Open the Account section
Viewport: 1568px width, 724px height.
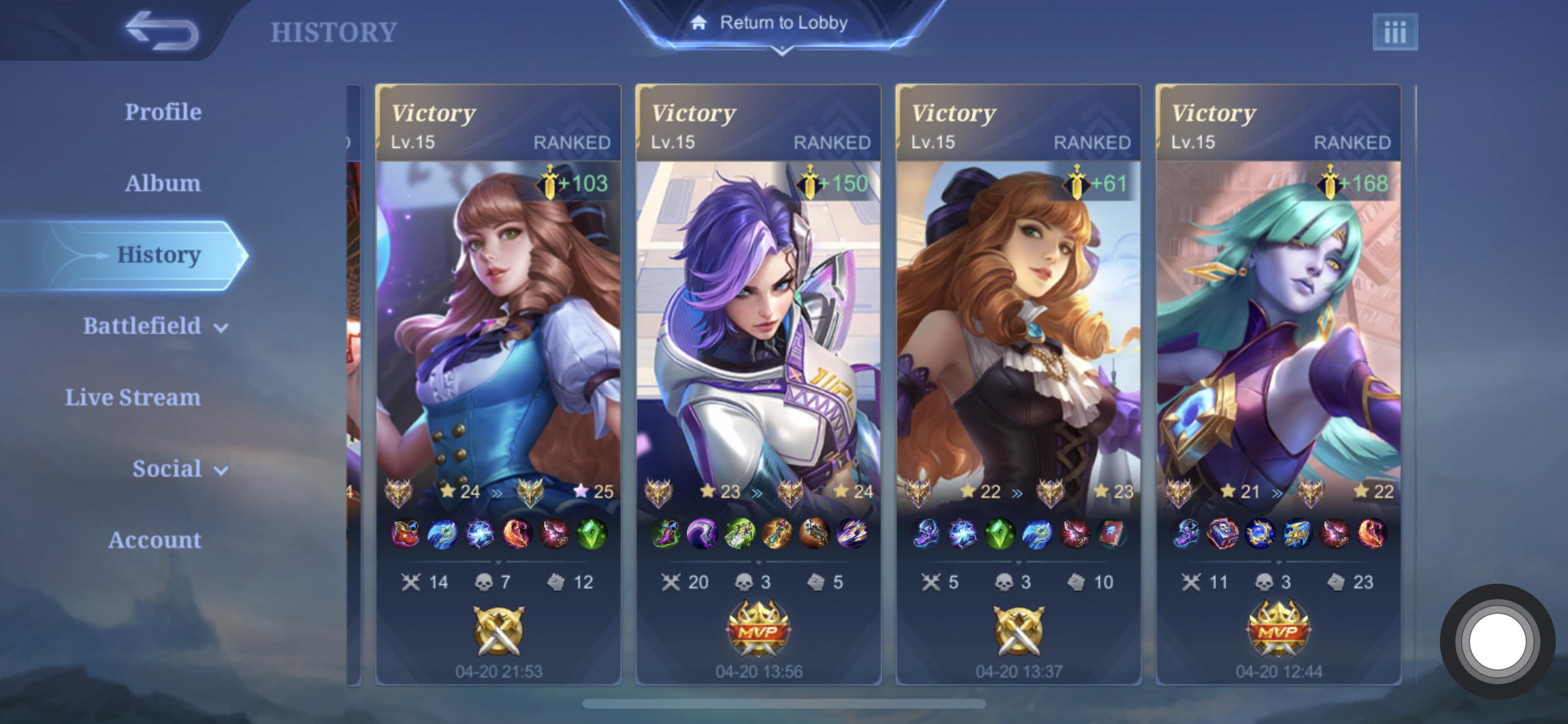tap(154, 541)
